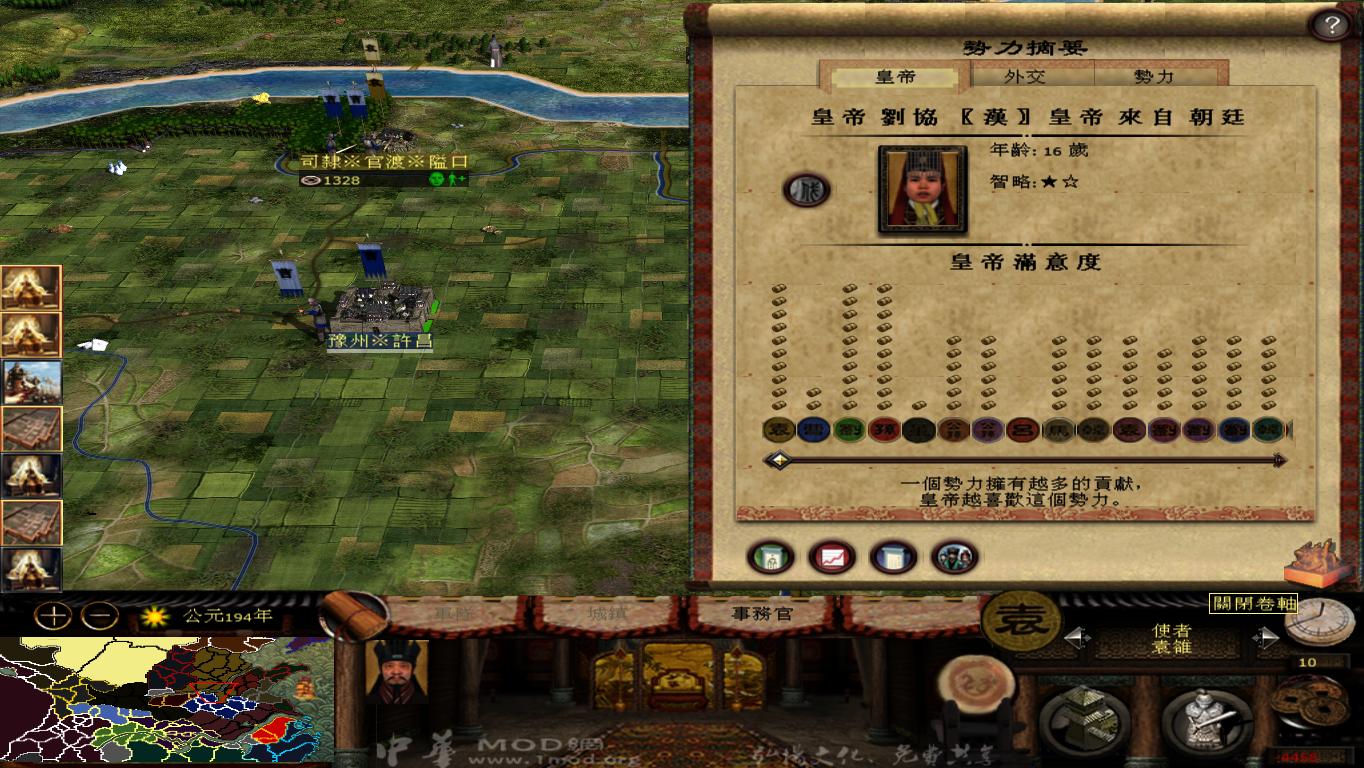
Task: Open the records list icon on the scroll
Action: [x=892, y=557]
